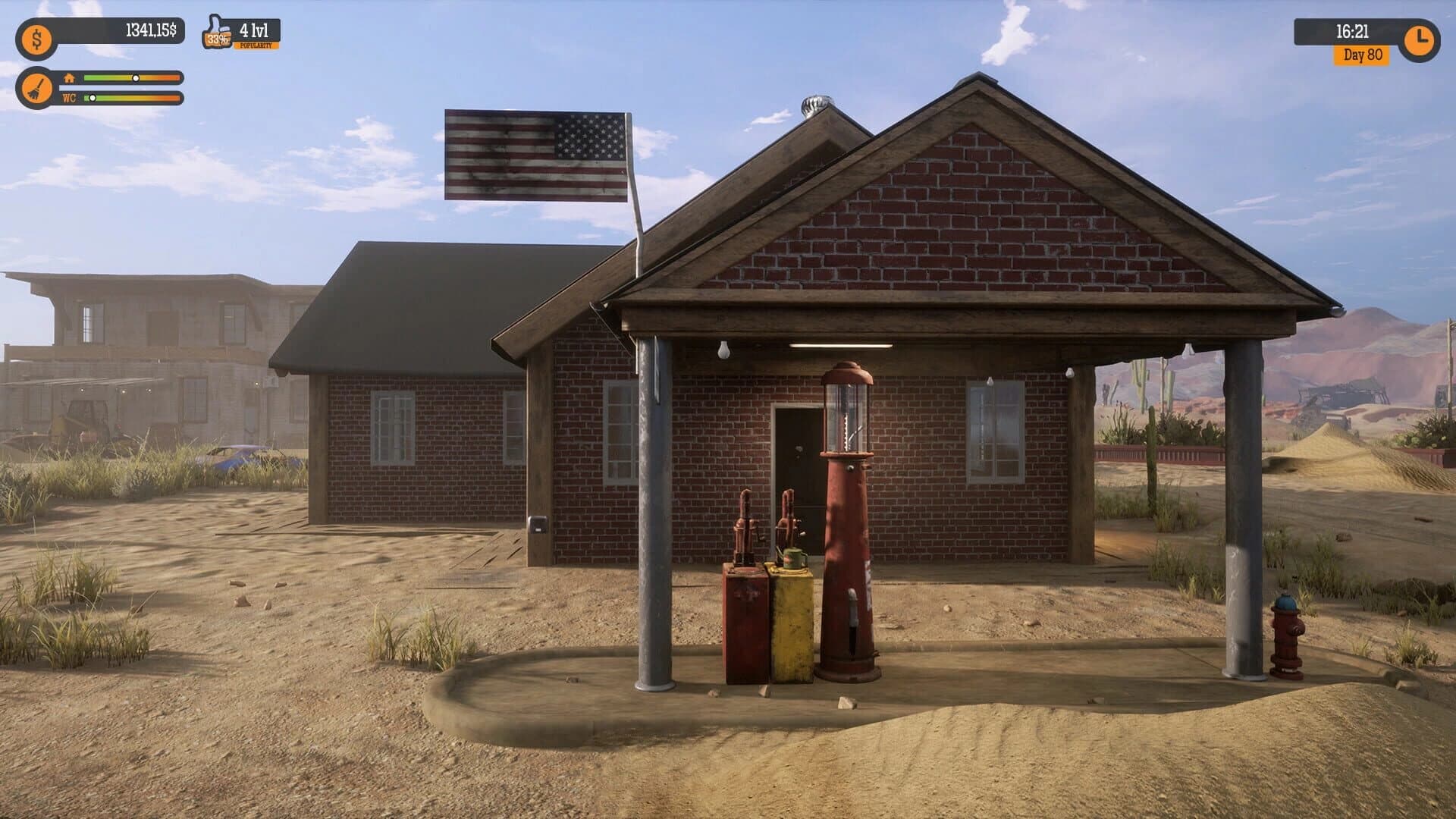Select the POPULARITY tab label
Image resolution: width=1456 pixels, height=819 pixels.
[x=256, y=45]
